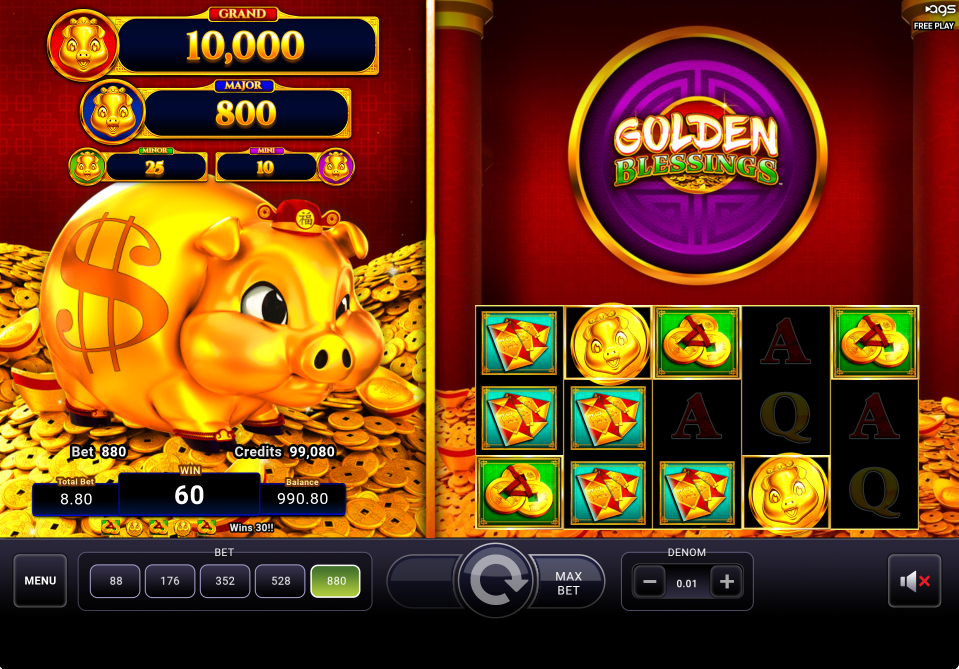
Task: Activate the MAX BET button
Action: [569, 582]
